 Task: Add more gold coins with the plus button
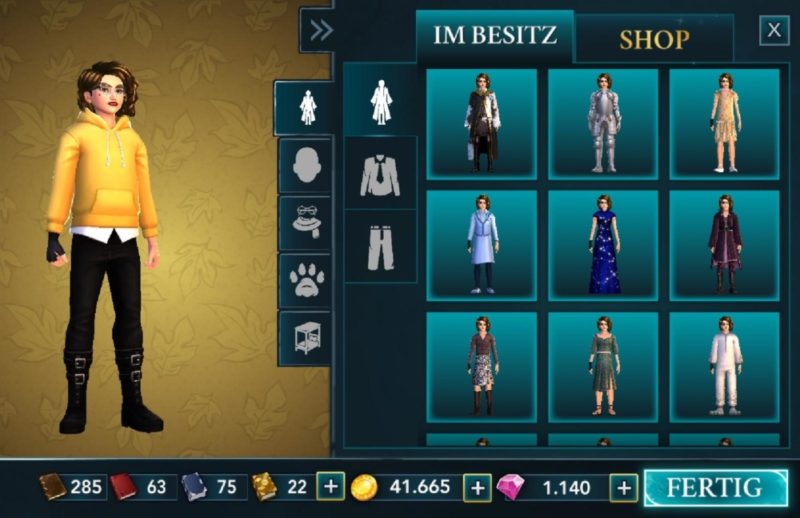click(x=479, y=487)
